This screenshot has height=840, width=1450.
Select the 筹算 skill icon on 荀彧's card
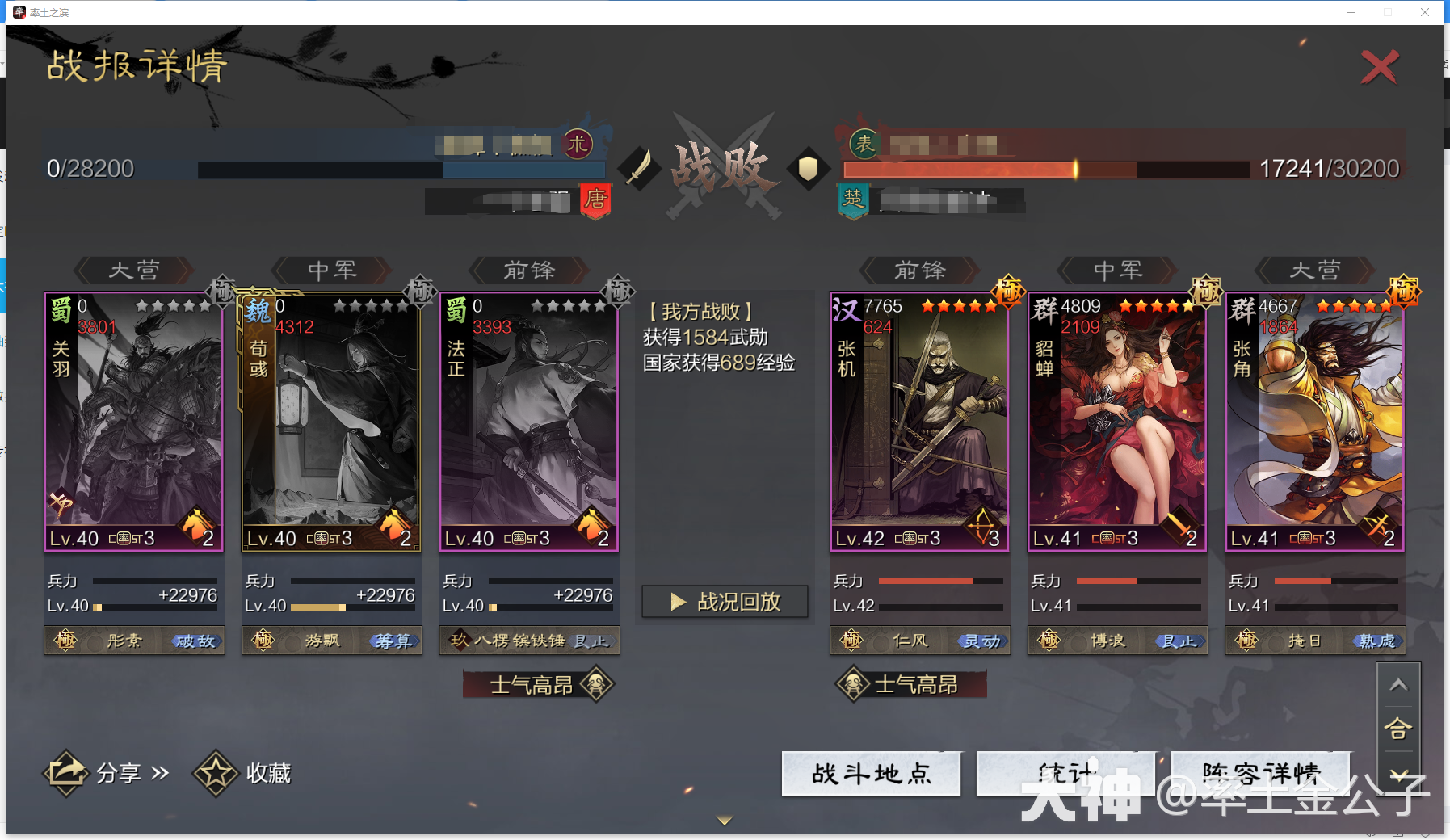393,640
